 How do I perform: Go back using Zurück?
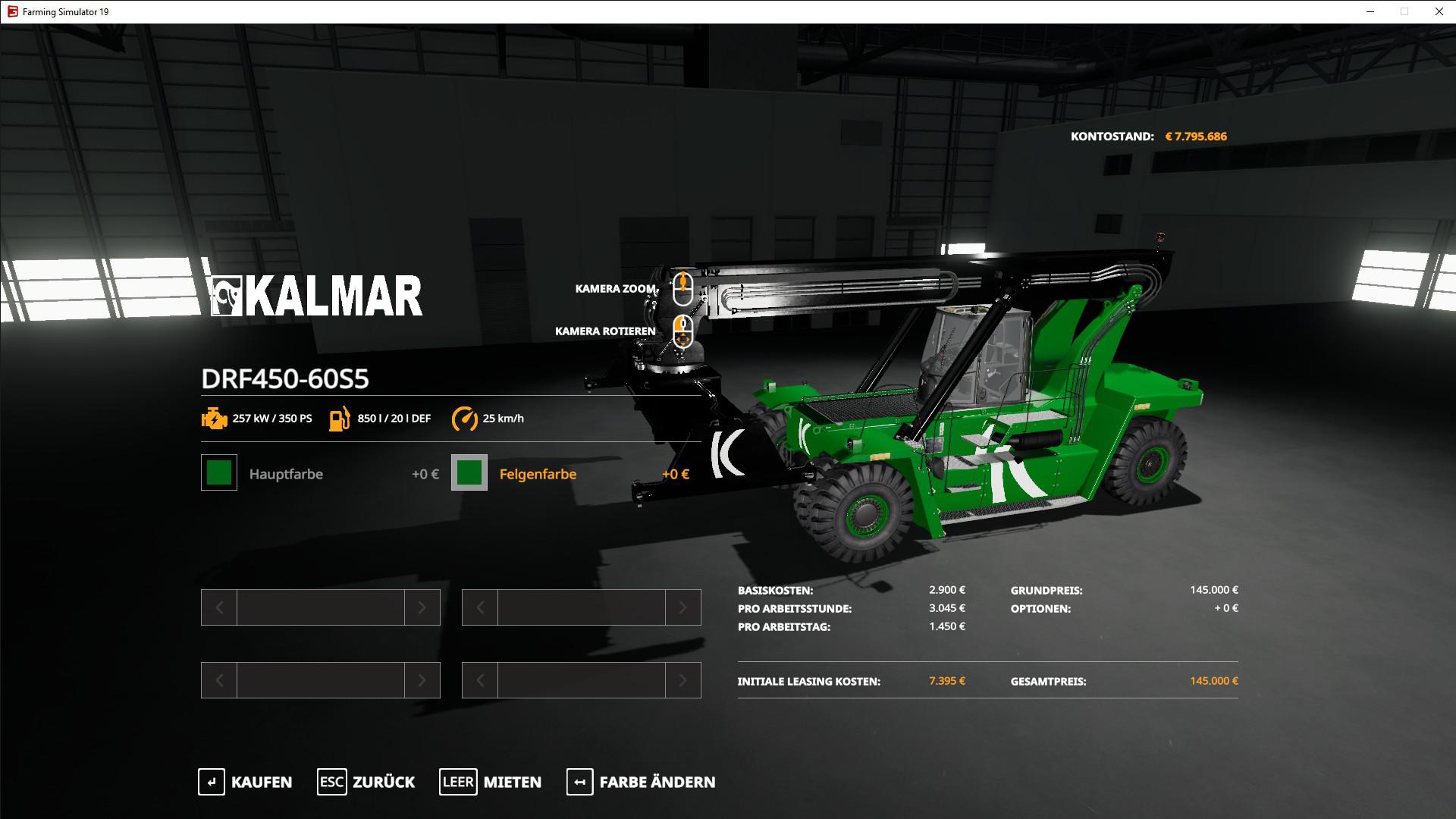366,782
